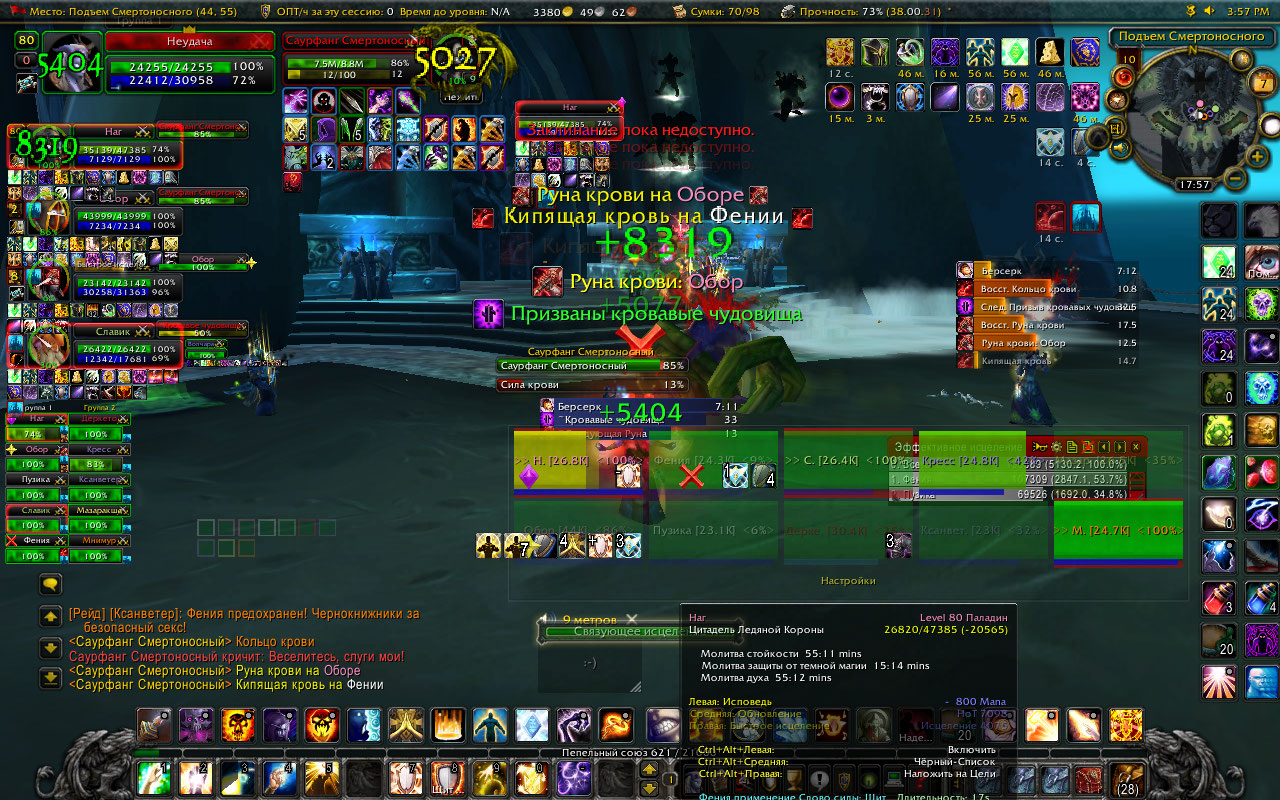Image resolution: width=1280 pixels, height=800 pixels.
Task: Use the flaming skull ability icon
Action: (x=237, y=724)
